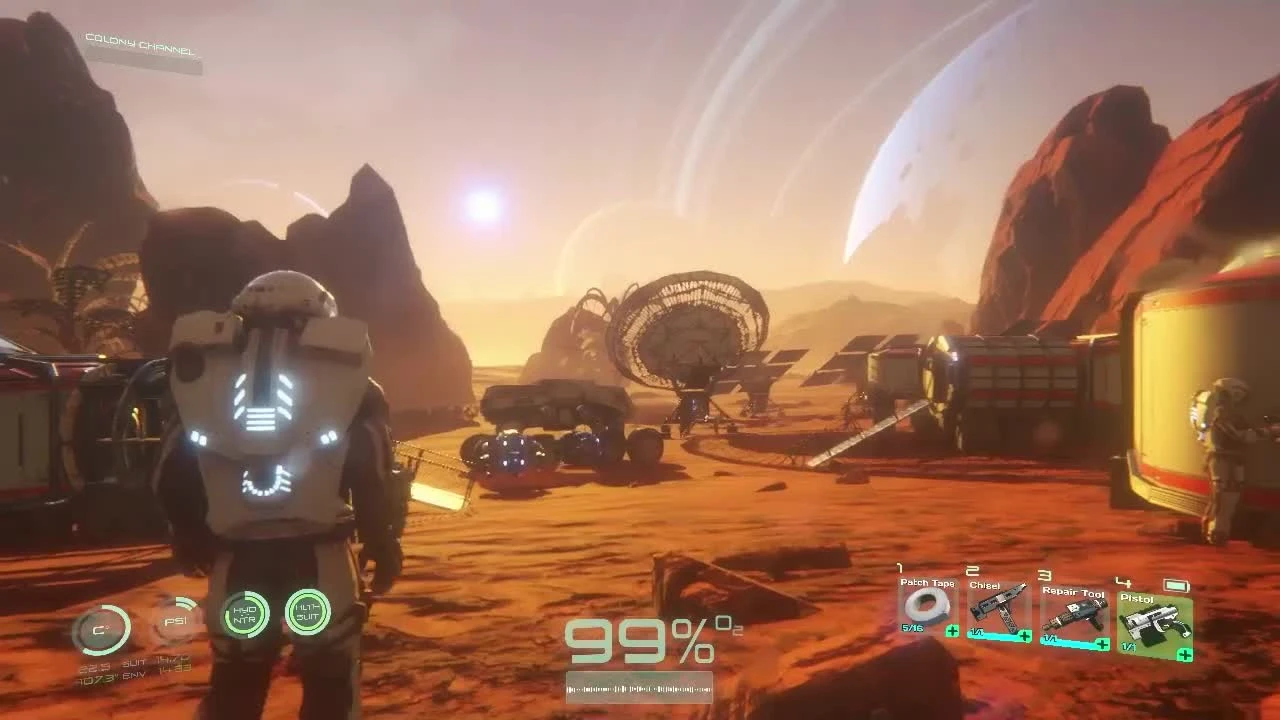Expand the Chisel slot with its plus control
This screenshot has height=720, width=1280.
tap(1025, 635)
